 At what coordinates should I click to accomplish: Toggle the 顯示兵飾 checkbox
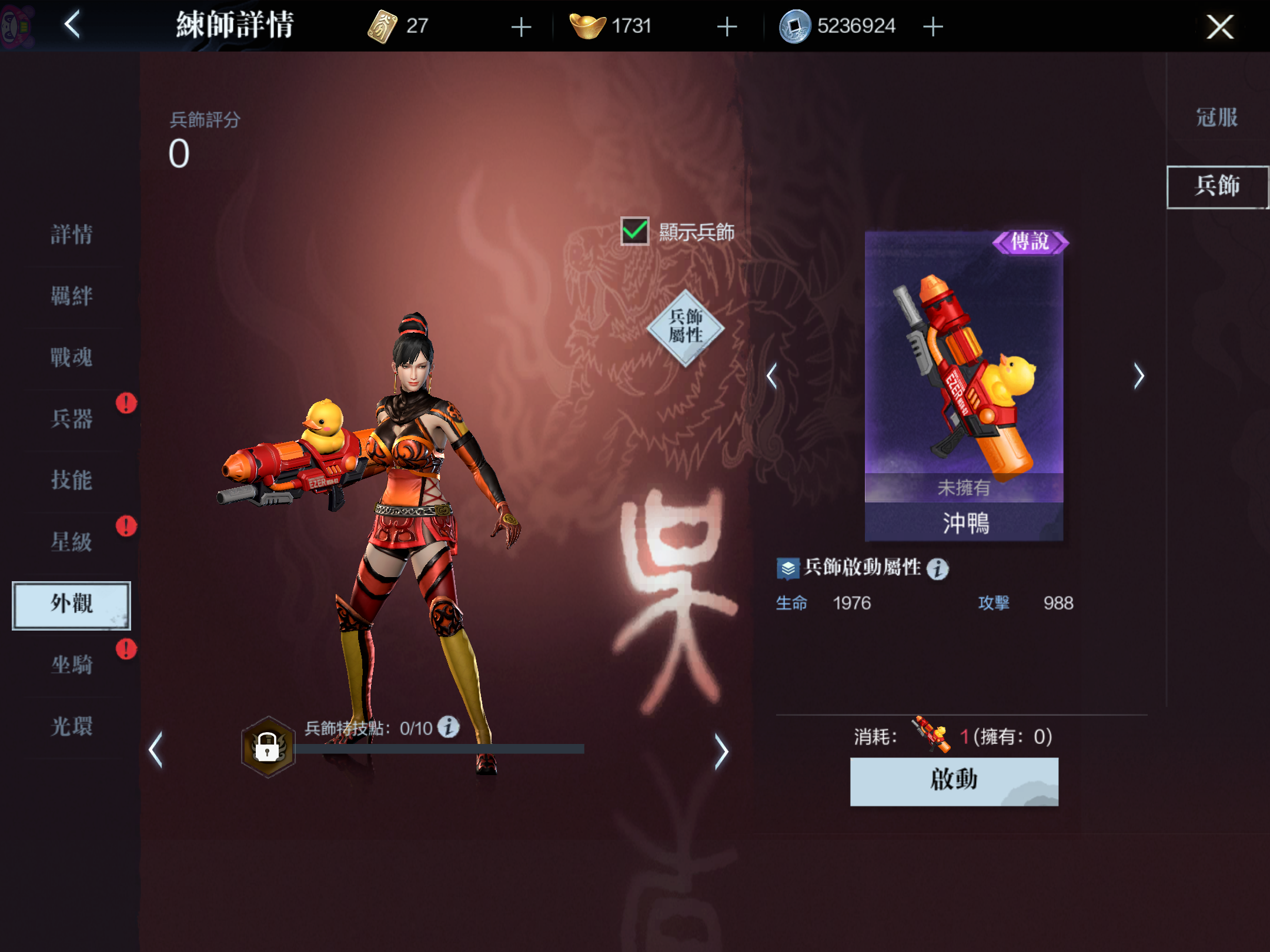(x=635, y=232)
